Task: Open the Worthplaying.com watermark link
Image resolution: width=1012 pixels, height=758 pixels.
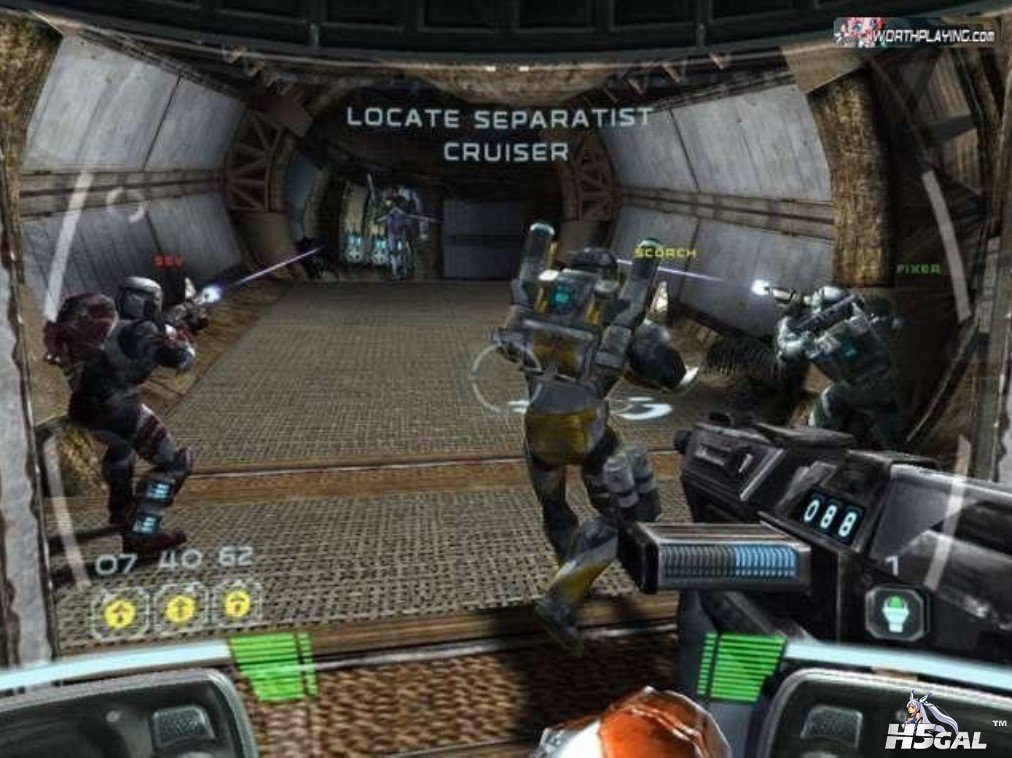Action: (914, 35)
